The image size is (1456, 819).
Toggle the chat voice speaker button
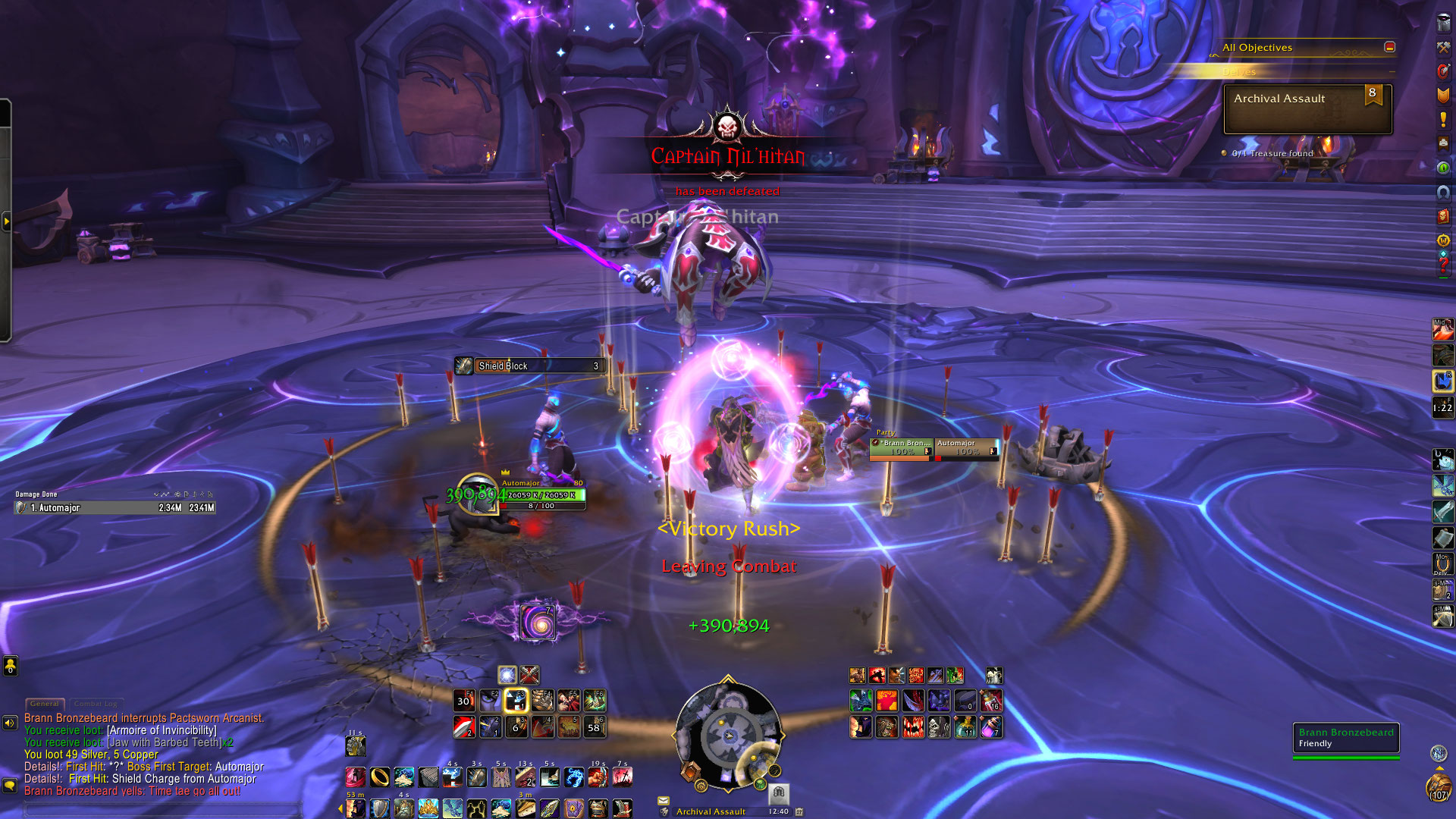(10, 723)
